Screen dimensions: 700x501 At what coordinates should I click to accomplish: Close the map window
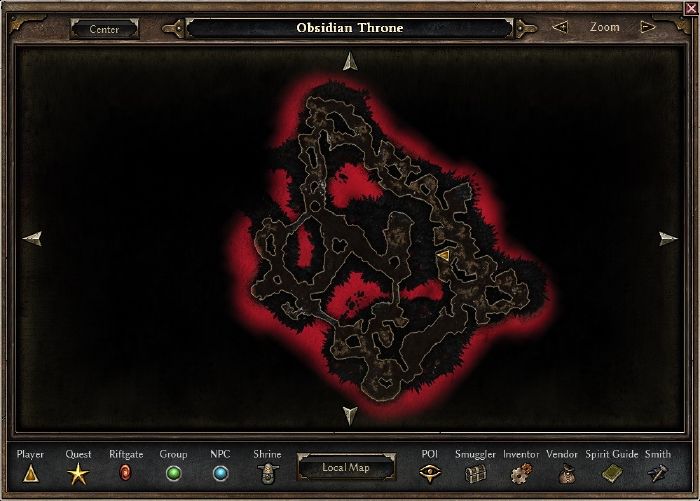pos(691,7)
